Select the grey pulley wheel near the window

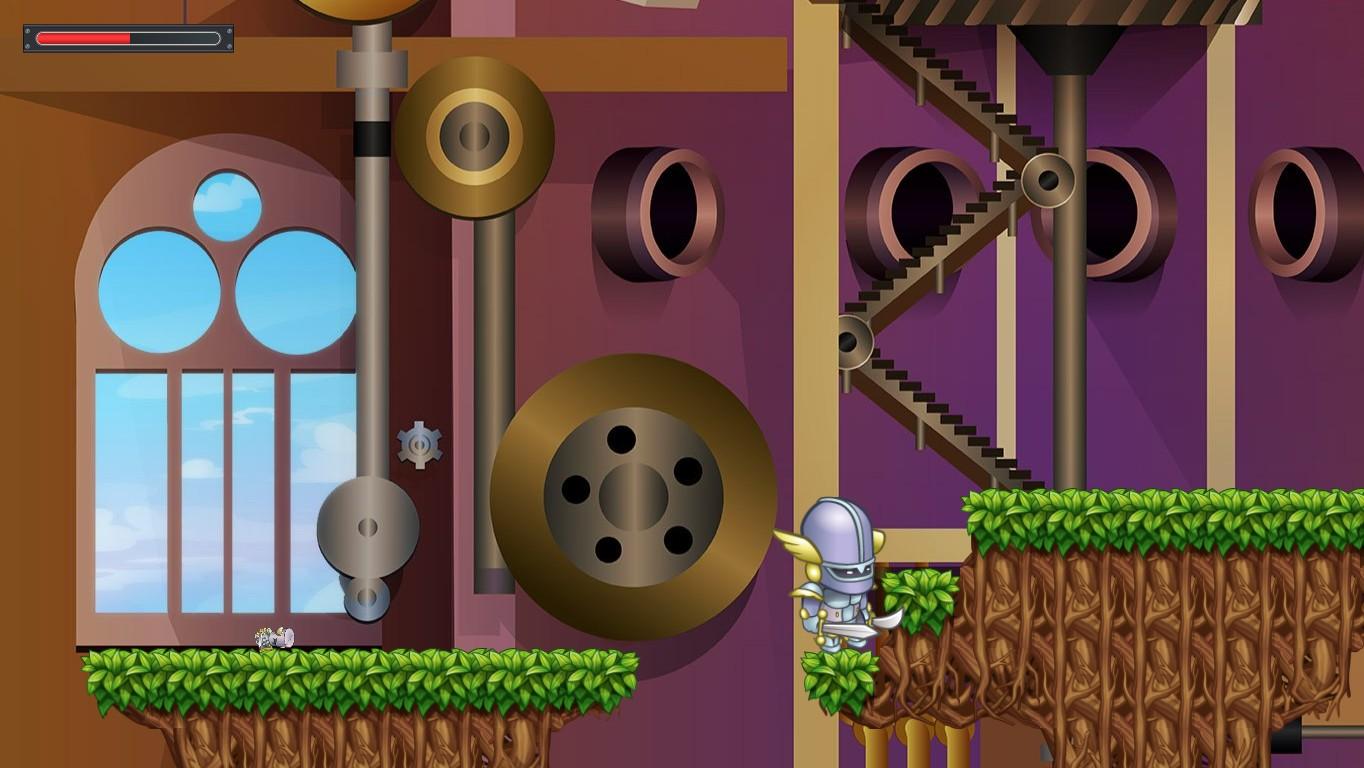pos(366,528)
